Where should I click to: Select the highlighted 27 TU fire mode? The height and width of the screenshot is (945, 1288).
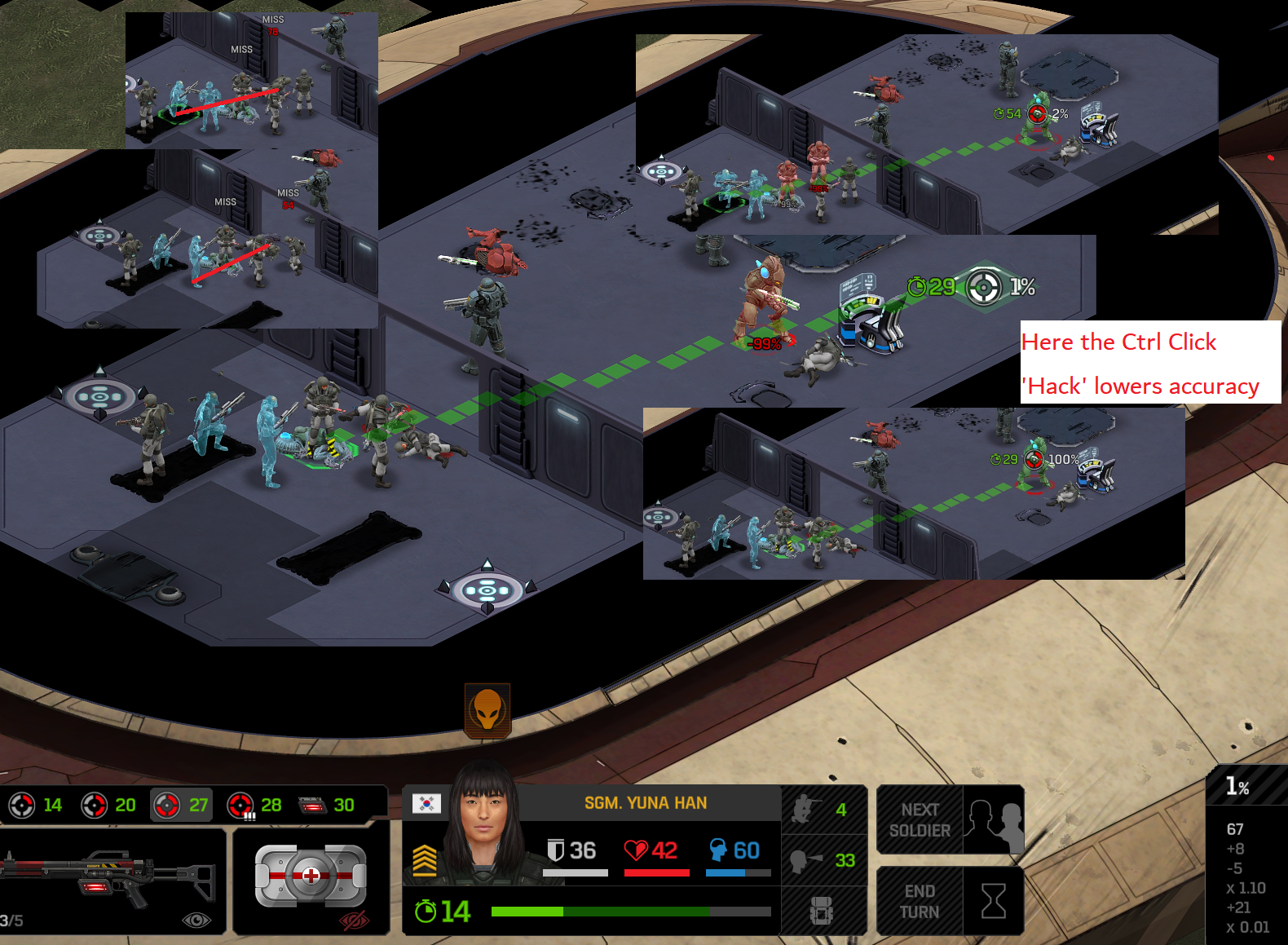pyautogui.click(x=181, y=806)
